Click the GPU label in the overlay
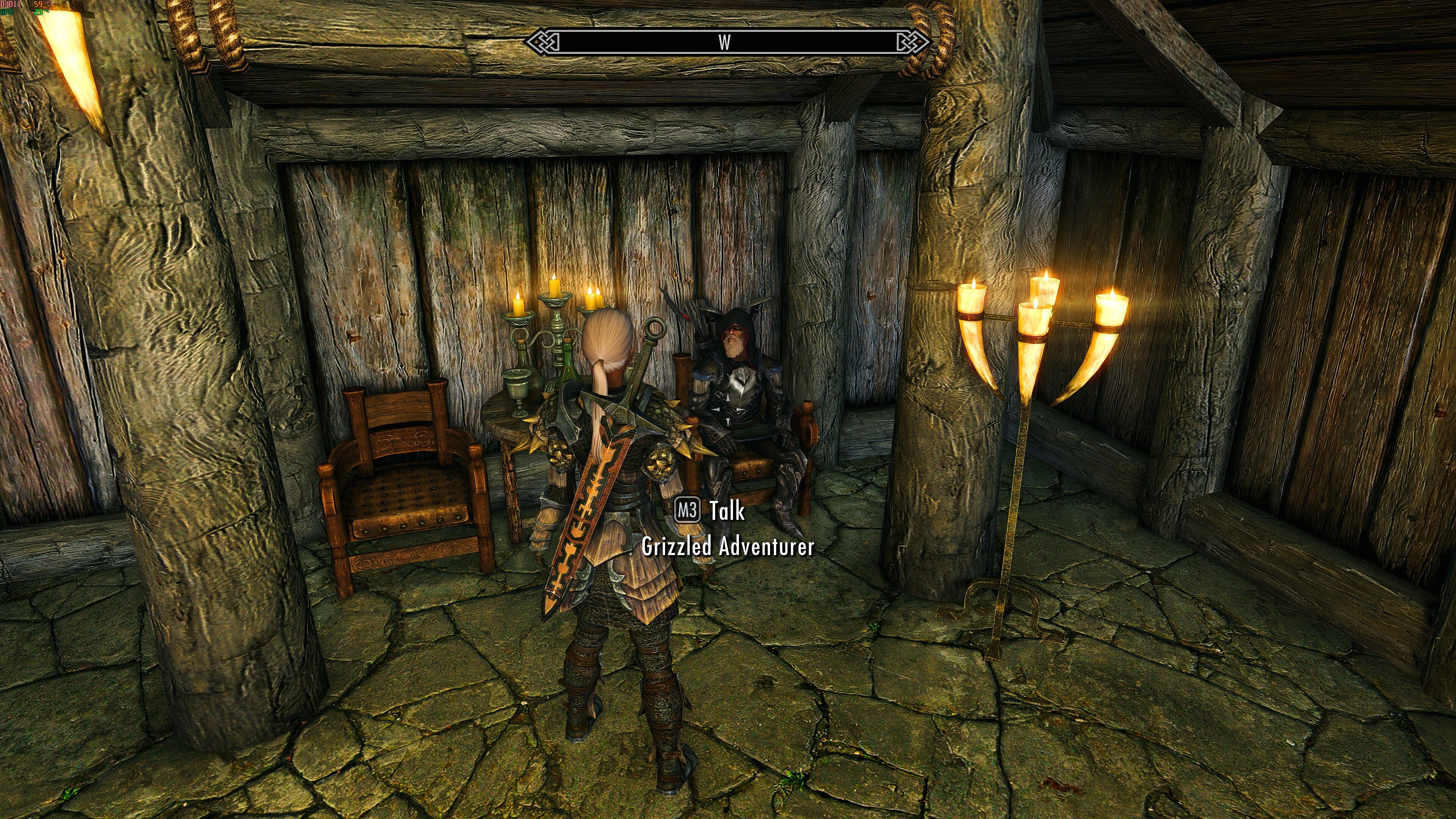The height and width of the screenshot is (819, 1456). tap(7, 13)
